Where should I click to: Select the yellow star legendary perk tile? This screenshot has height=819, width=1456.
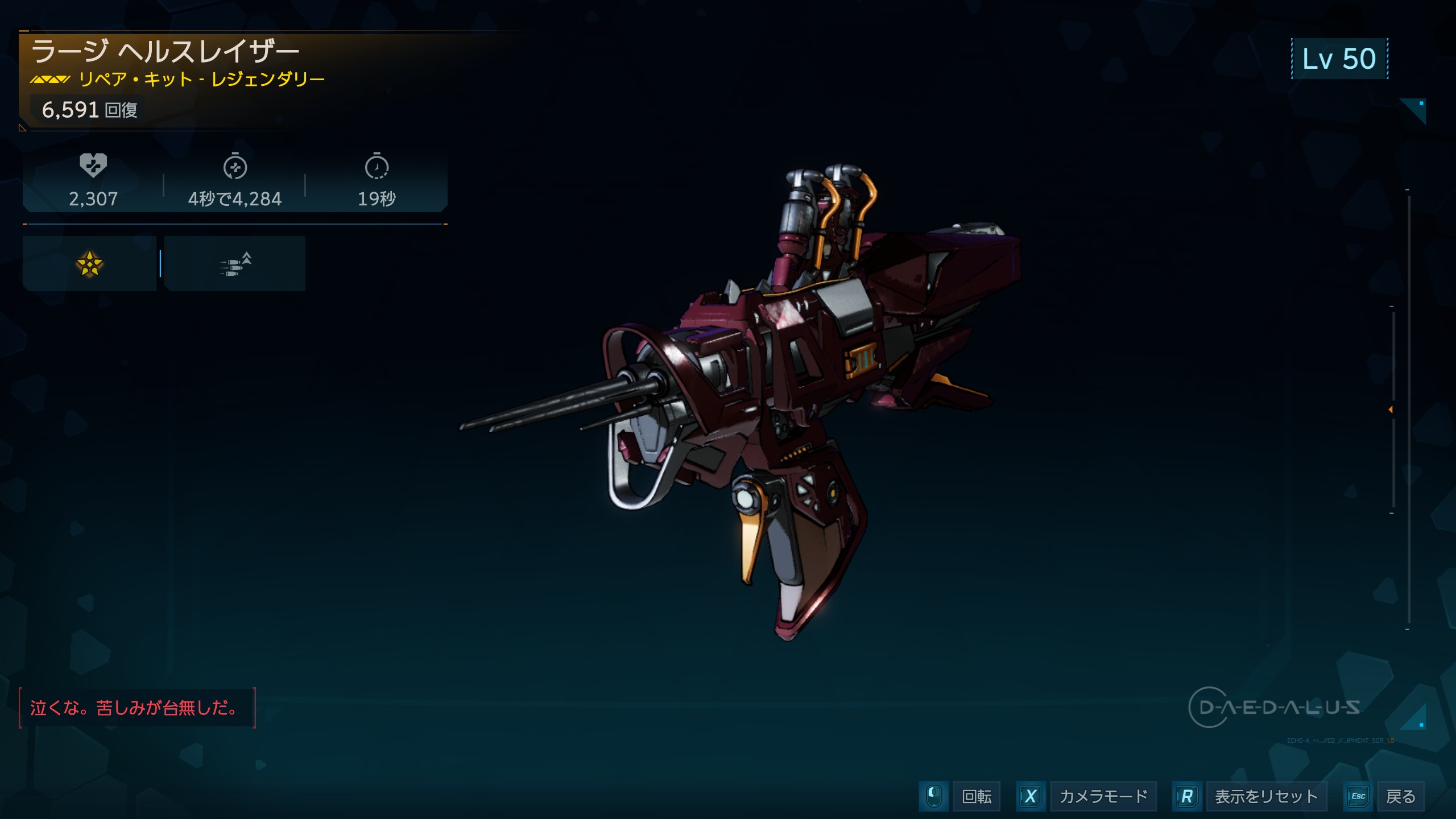pos(89,264)
